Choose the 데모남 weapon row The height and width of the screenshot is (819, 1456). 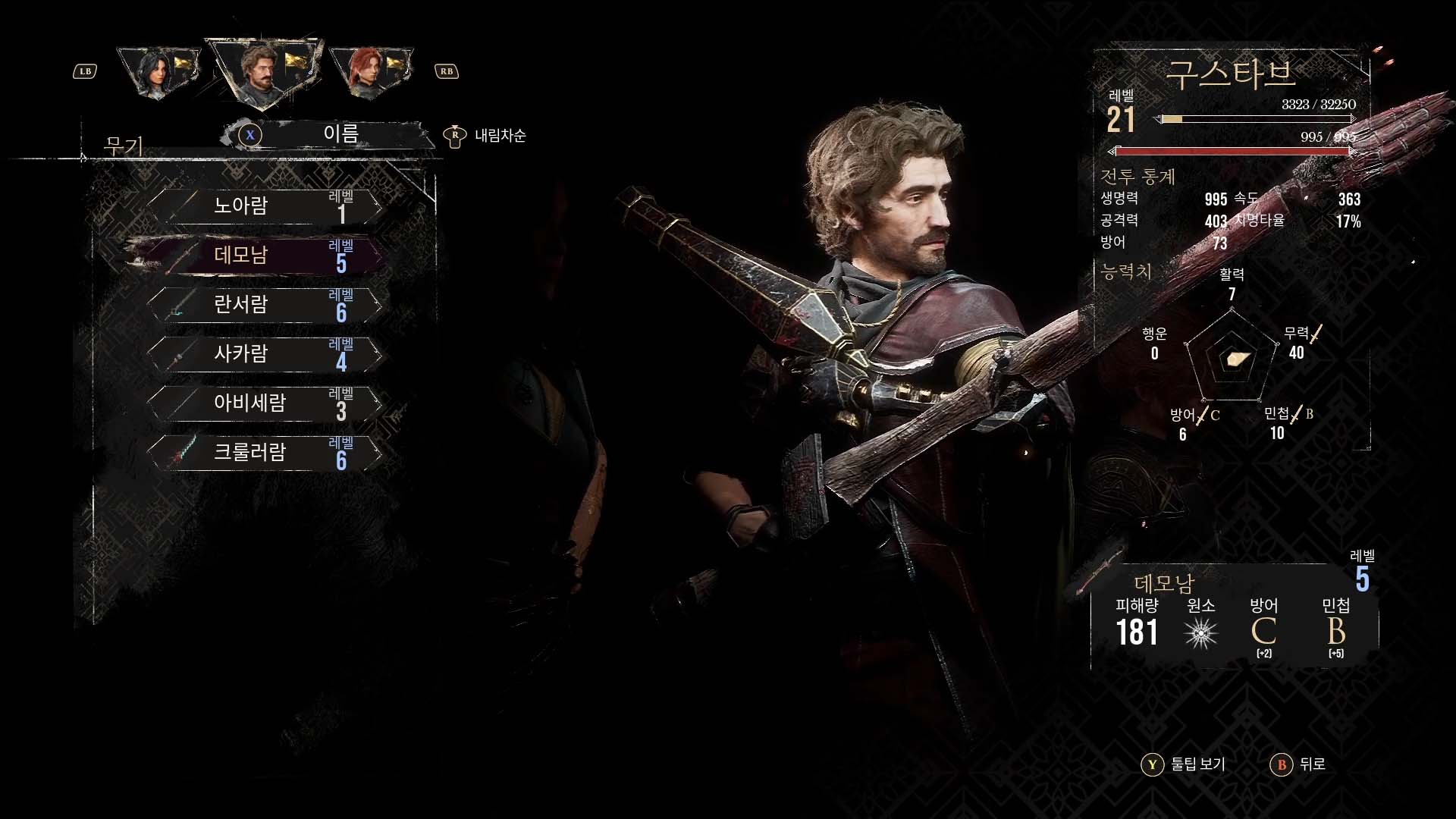(264, 256)
